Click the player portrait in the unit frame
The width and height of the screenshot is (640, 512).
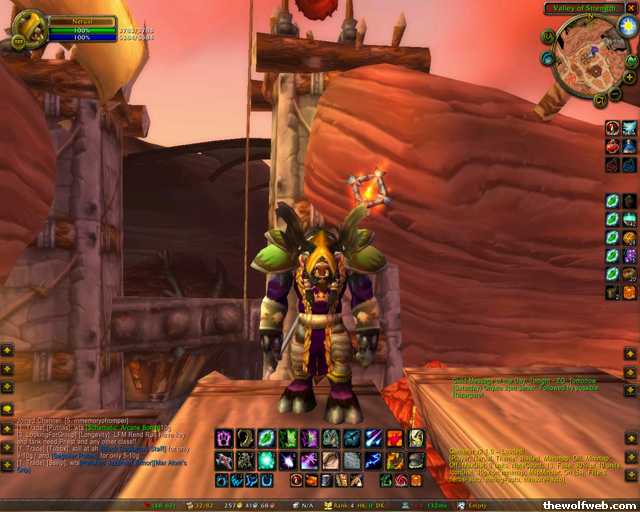point(30,26)
